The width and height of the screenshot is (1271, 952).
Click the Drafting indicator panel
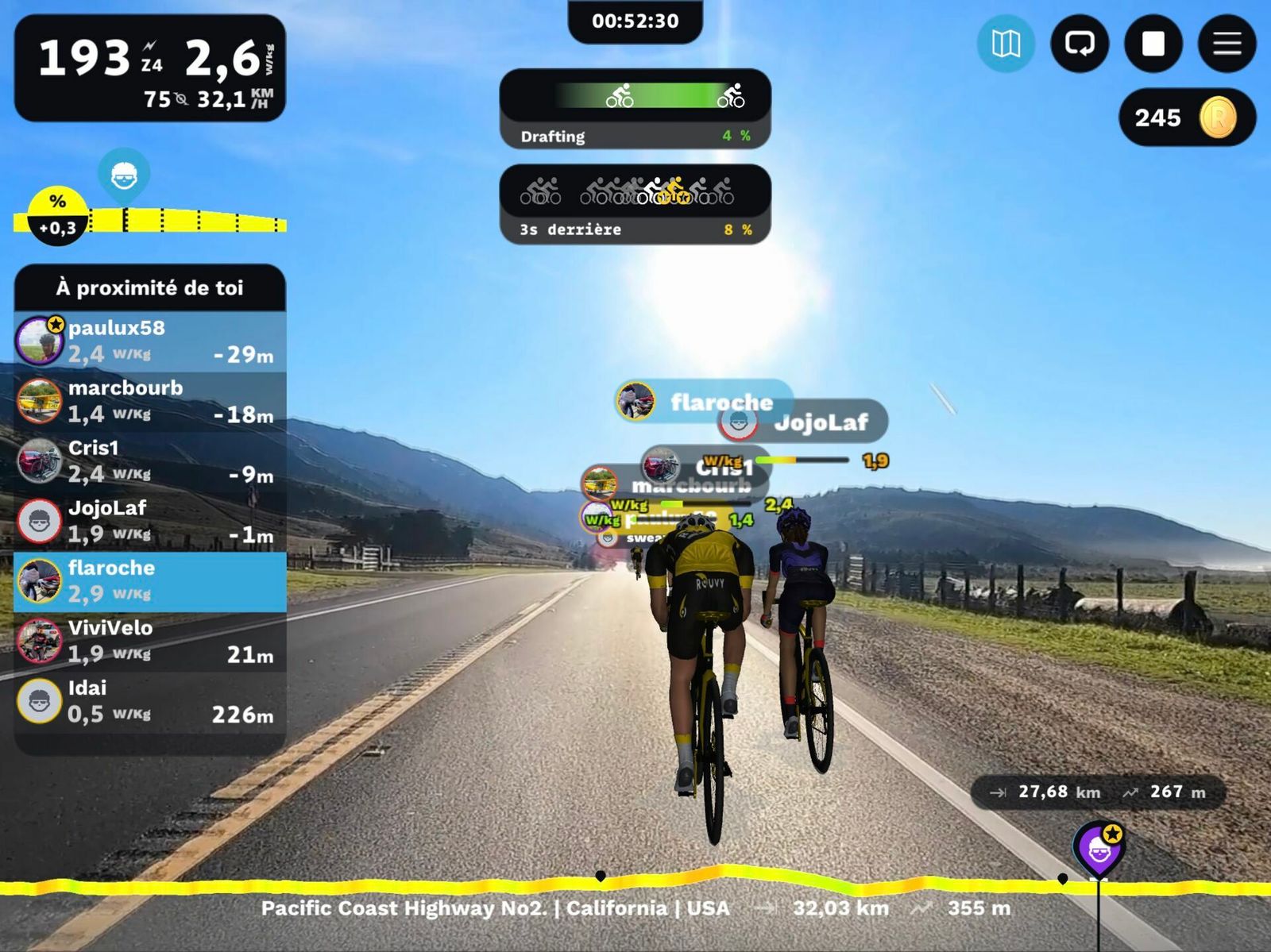tap(635, 109)
